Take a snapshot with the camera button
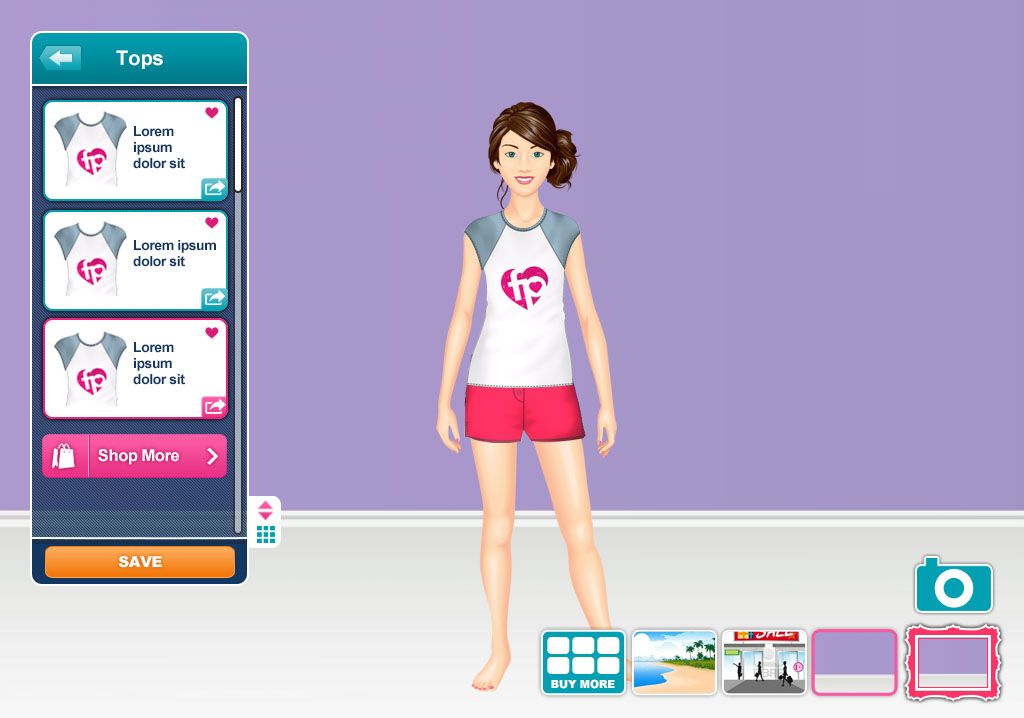This screenshot has height=718, width=1024. coord(953,586)
